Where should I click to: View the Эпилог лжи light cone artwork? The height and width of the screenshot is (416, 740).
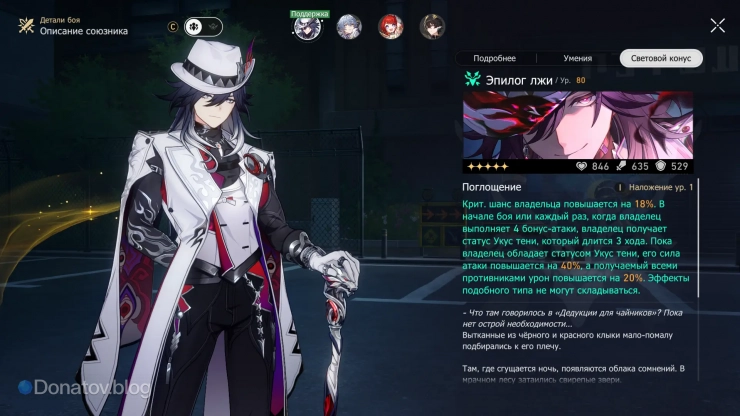577,125
